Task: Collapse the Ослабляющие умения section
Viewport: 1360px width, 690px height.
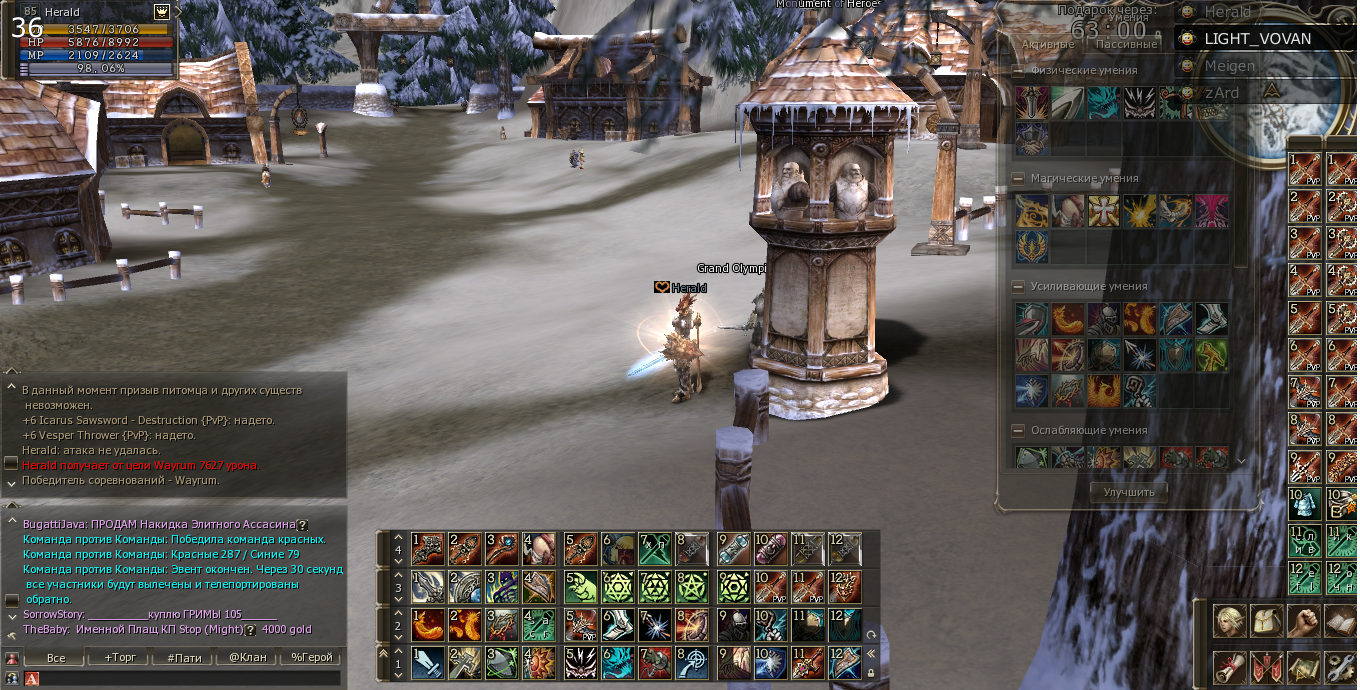Action: coord(1018,430)
